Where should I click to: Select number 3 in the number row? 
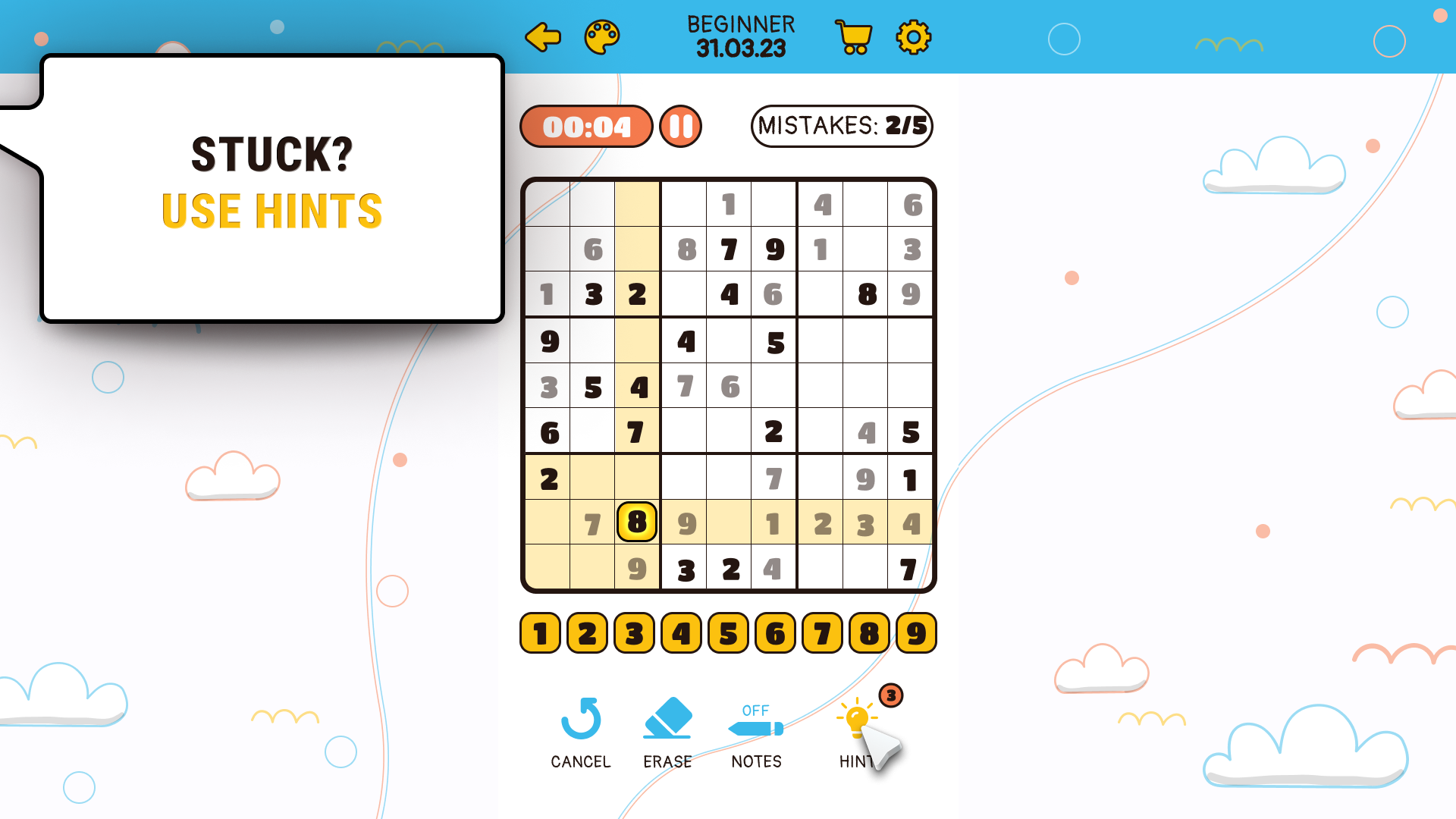[x=633, y=633]
